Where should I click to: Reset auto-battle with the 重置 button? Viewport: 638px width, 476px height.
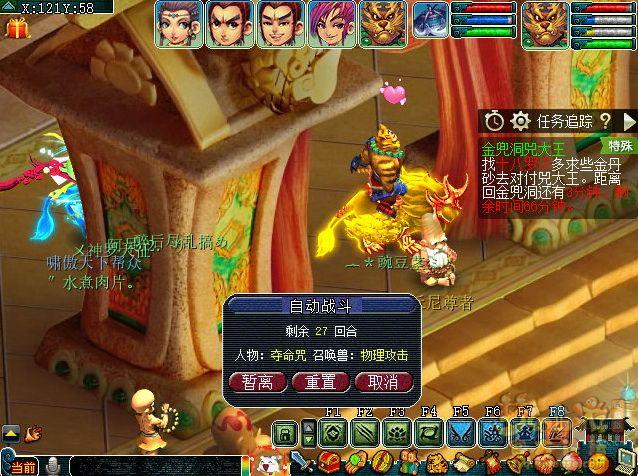(x=321, y=381)
